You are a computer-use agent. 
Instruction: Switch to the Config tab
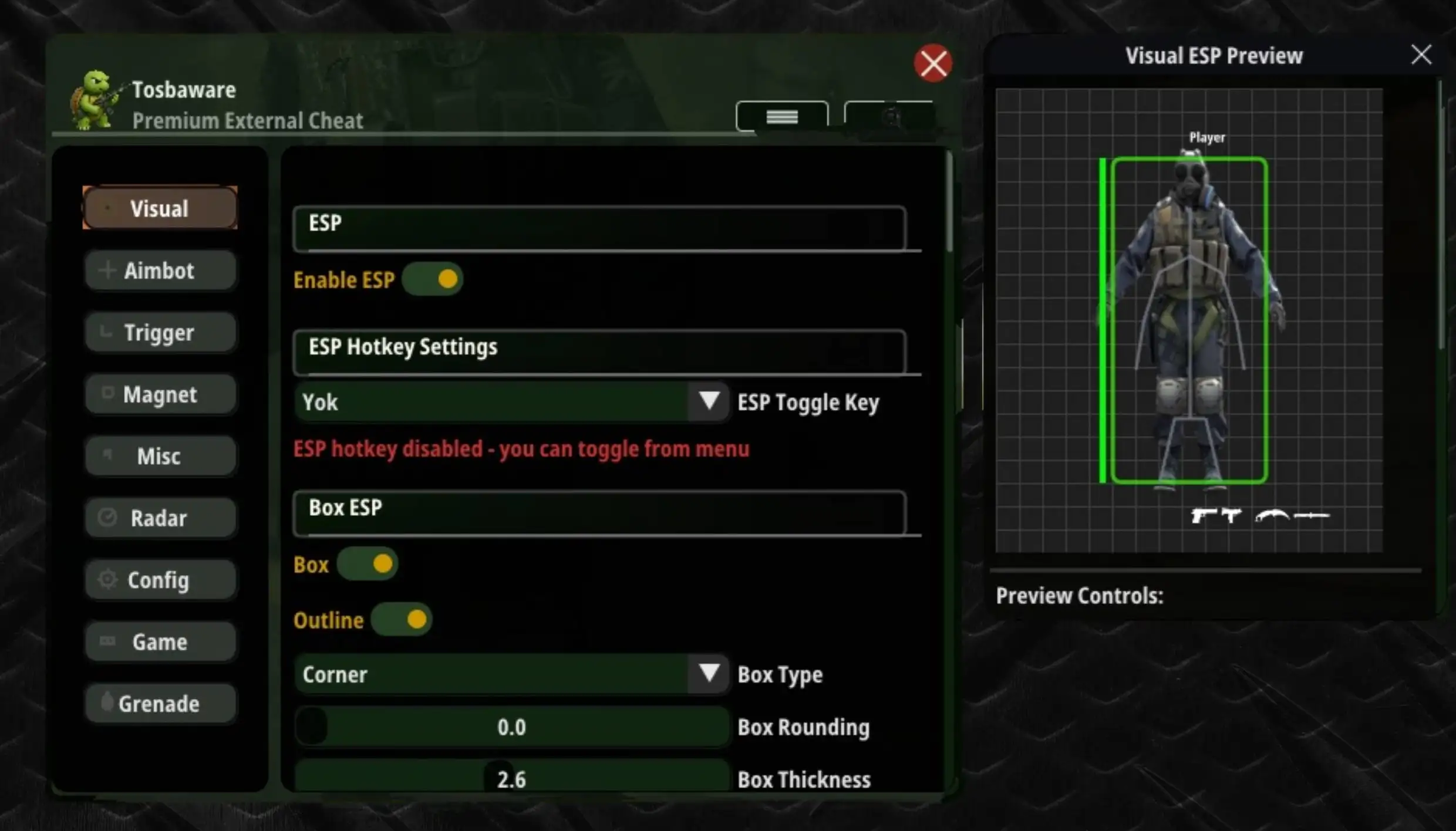(x=160, y=580)
